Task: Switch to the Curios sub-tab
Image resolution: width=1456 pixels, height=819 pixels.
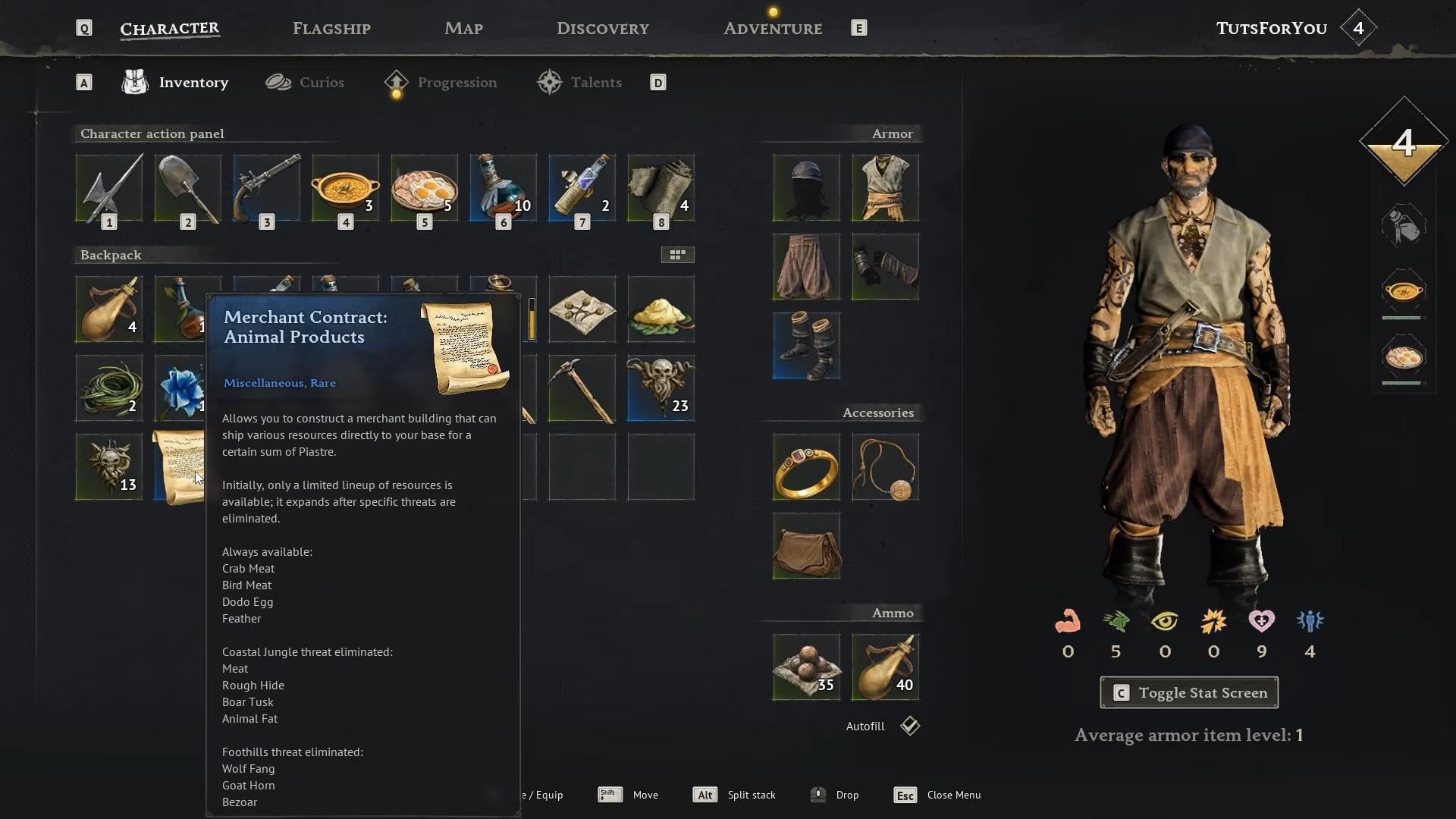Action: point(305,83)
